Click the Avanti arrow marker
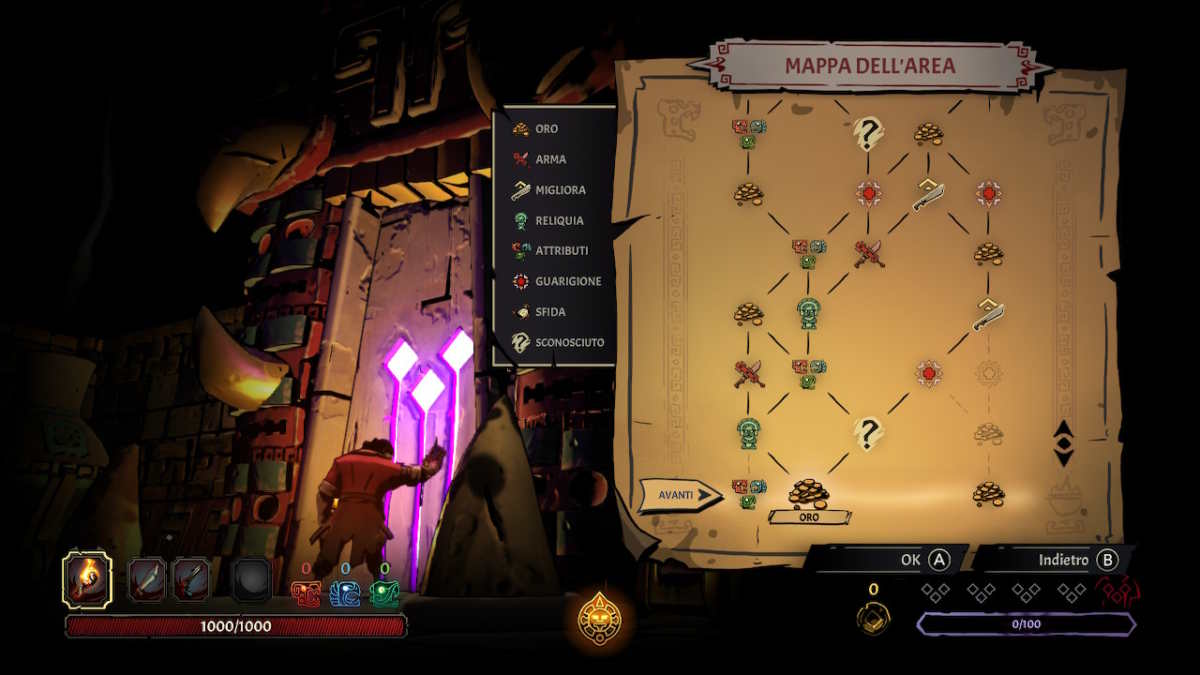The width and height of the screenshot is (1200, 675). [680, 494]
